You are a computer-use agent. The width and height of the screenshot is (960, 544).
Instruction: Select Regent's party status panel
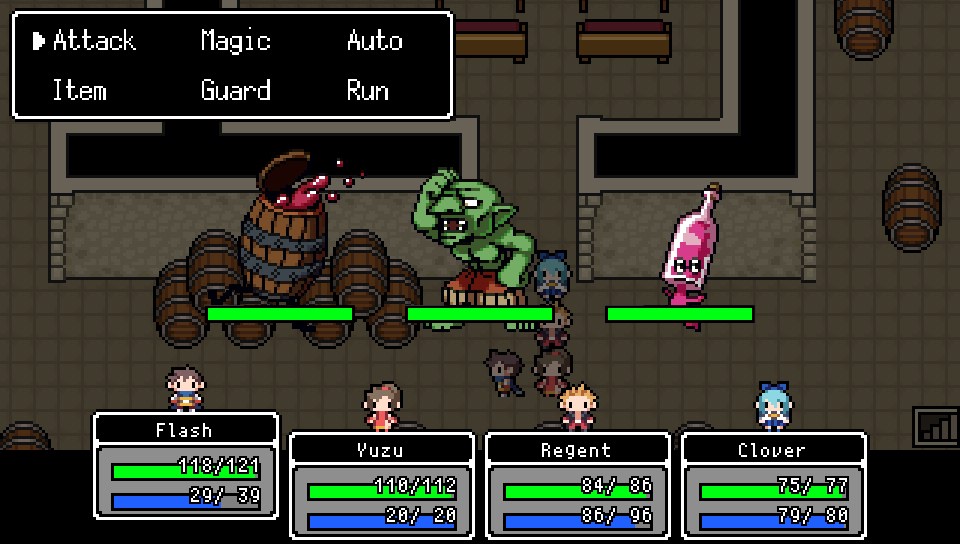click(577, 484)
